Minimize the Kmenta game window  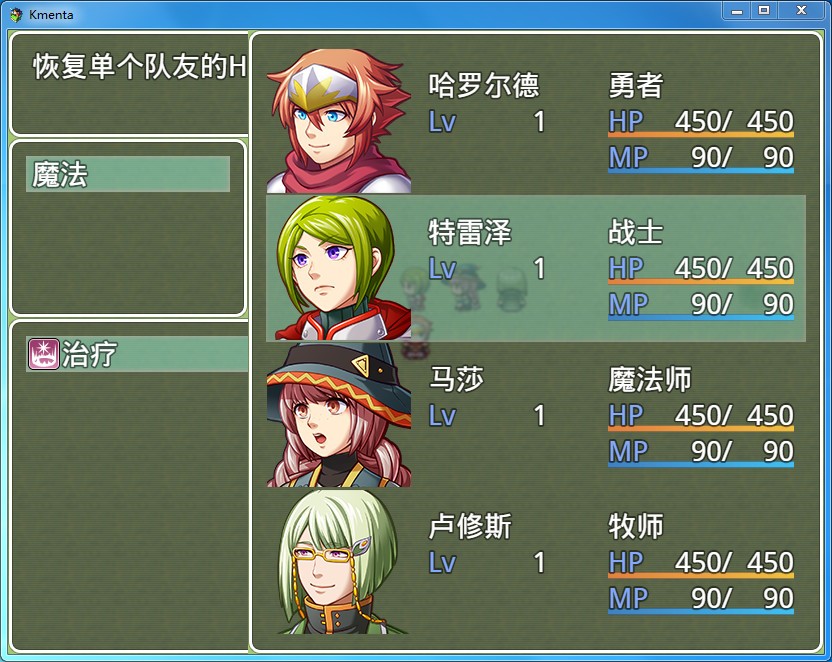[x=737, y=10]
